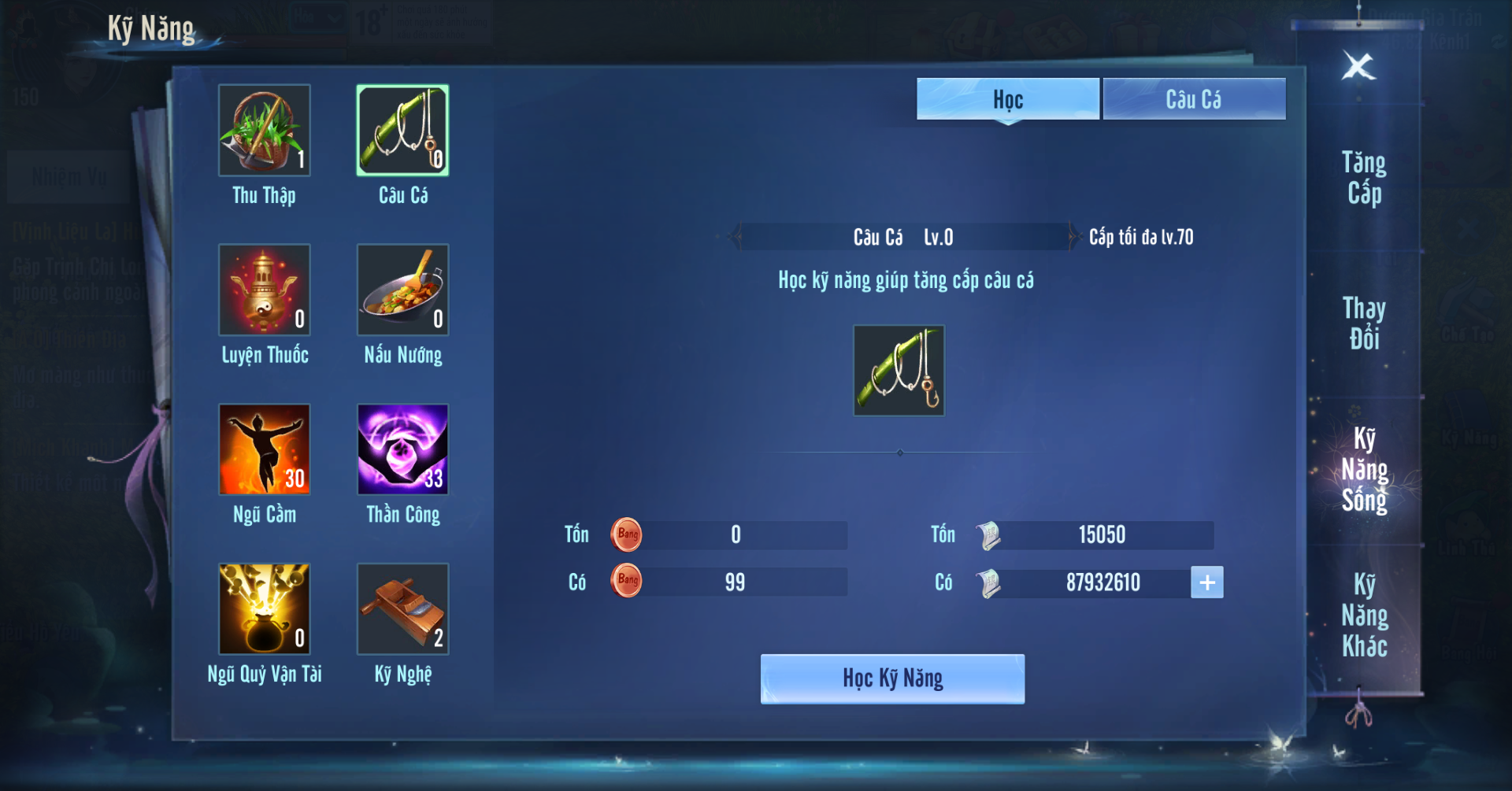Click the fishing rod preview icon
Screen dimensions: 1512x791
click(x=899, y=371)
